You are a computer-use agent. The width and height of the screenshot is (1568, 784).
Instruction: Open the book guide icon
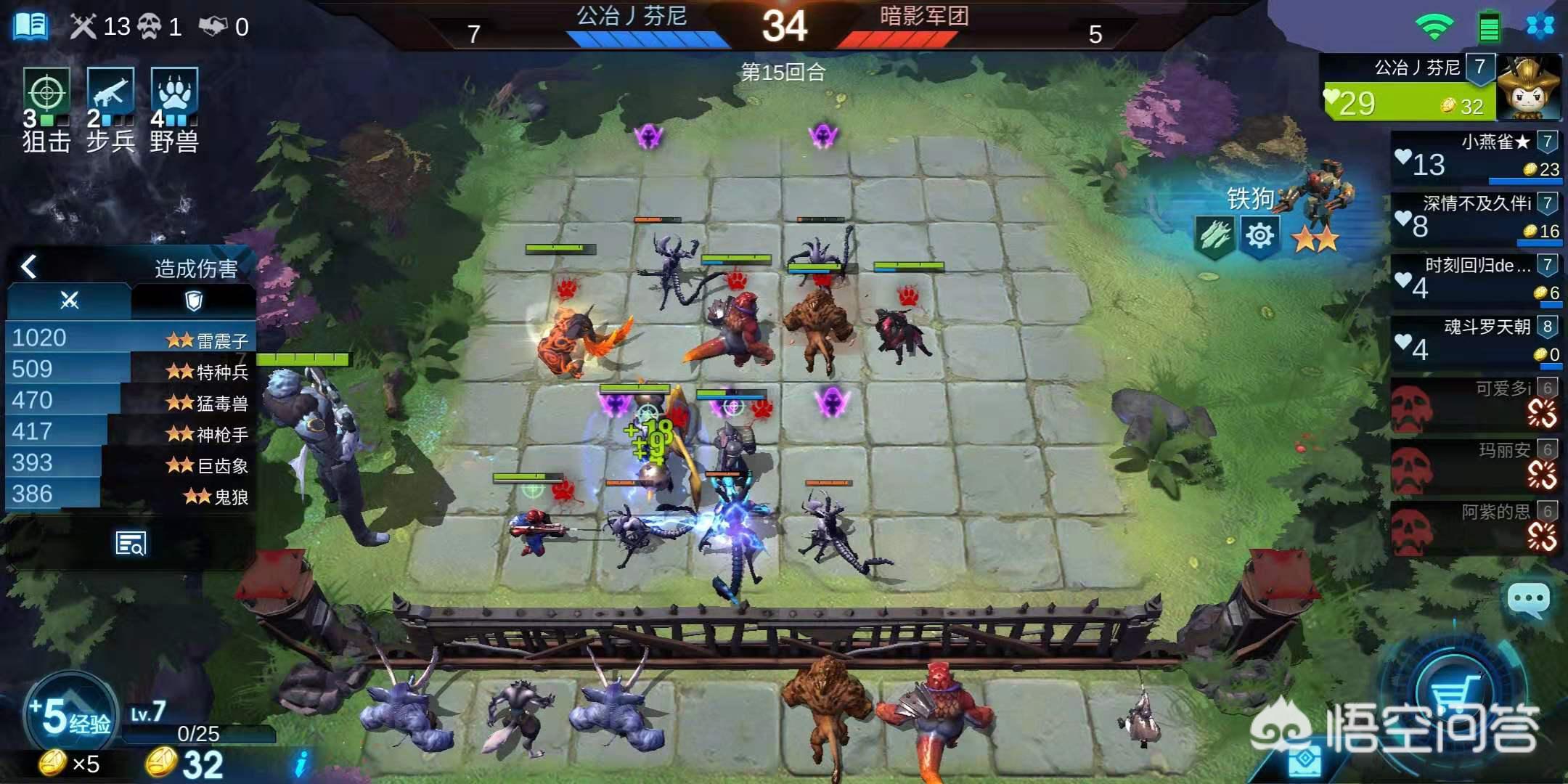pos(31,26)
